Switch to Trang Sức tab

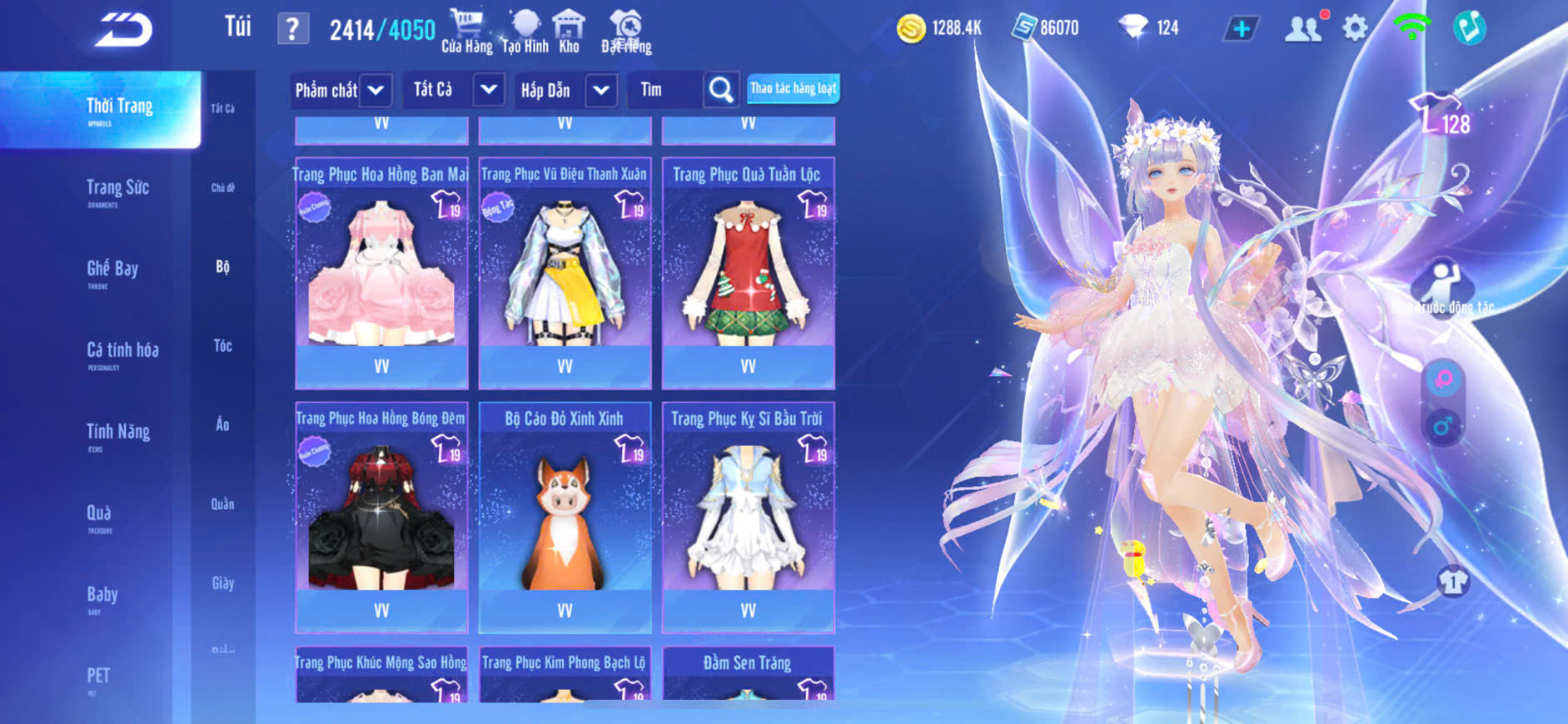[117, 189]
